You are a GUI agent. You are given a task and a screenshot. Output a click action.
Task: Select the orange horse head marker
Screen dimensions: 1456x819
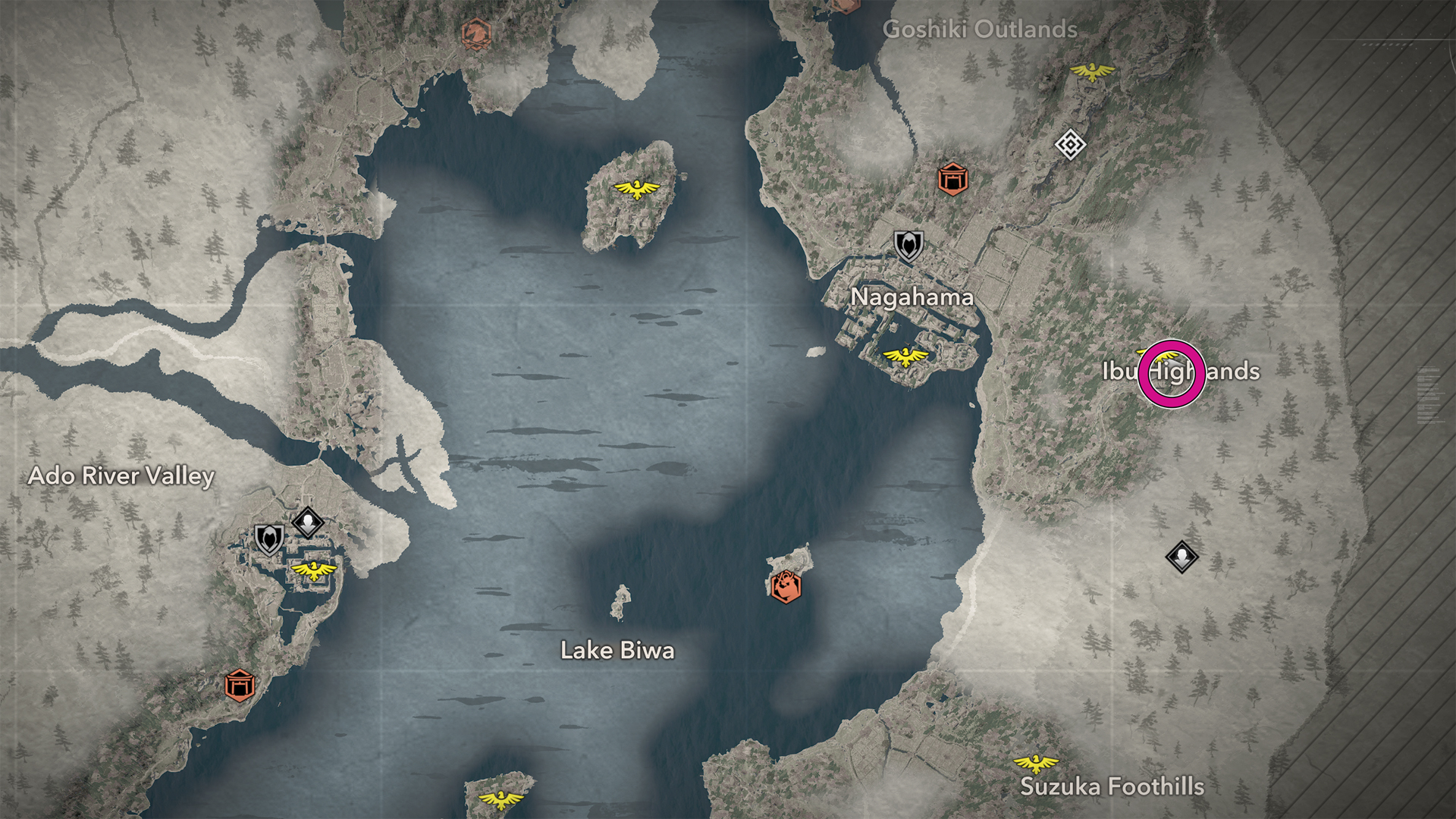(x=476, y=33)
